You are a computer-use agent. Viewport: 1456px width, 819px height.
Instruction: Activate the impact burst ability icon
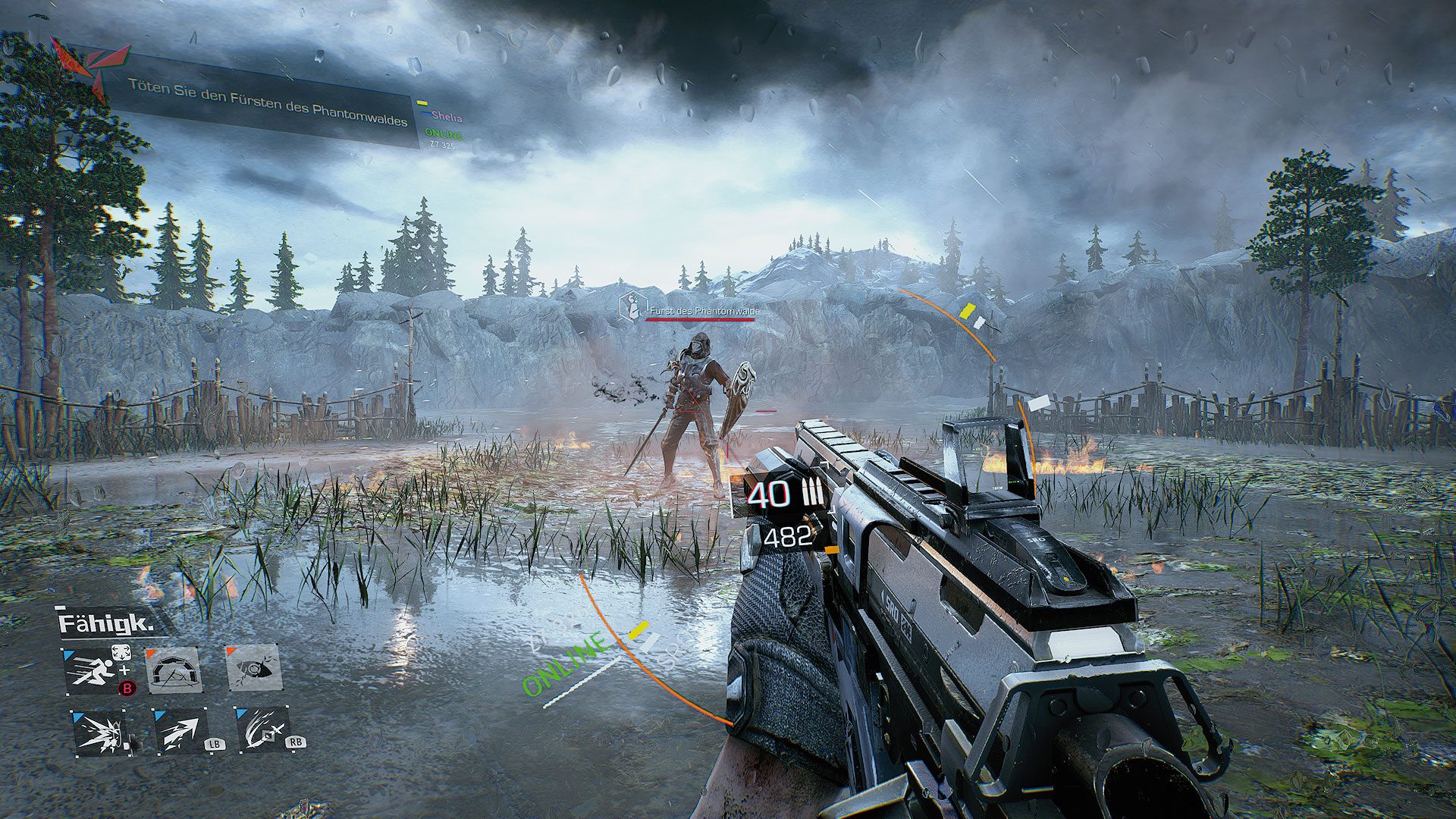pyautogui.click(x=98, y=732)
